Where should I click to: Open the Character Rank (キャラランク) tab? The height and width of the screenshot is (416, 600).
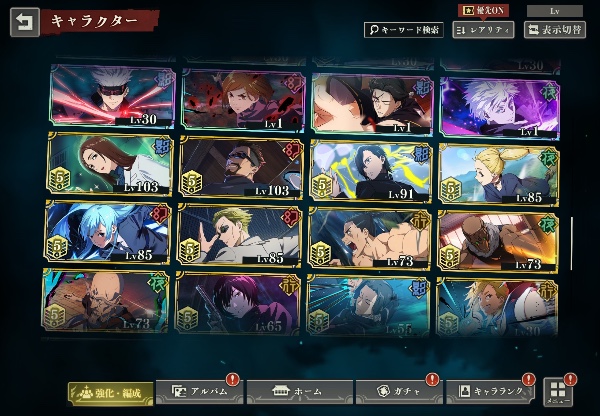(x=490, y=391)
